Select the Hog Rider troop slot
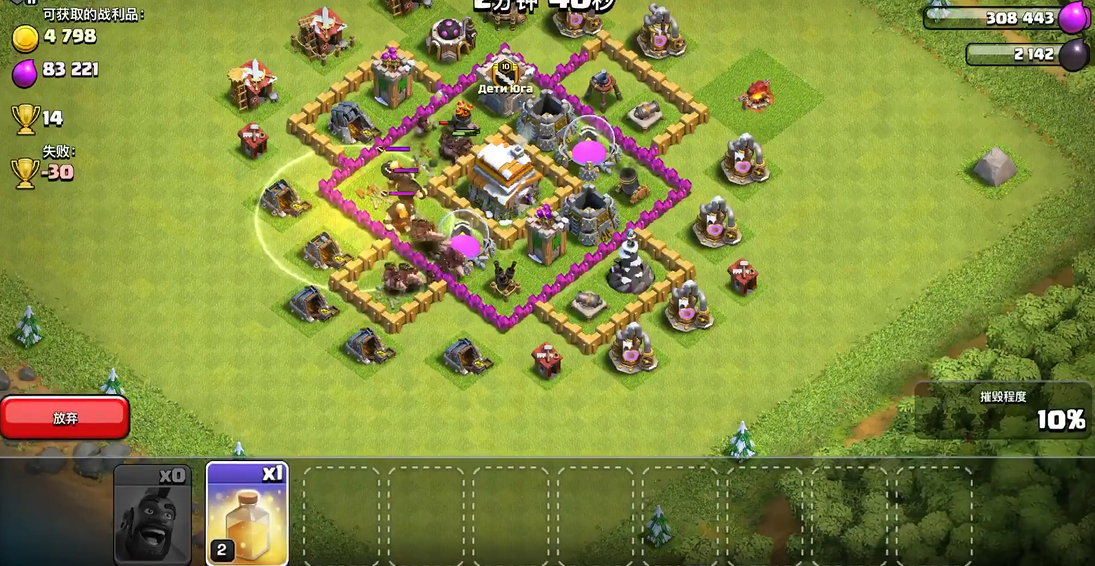The image size is (1095, 566). [152, 514]
